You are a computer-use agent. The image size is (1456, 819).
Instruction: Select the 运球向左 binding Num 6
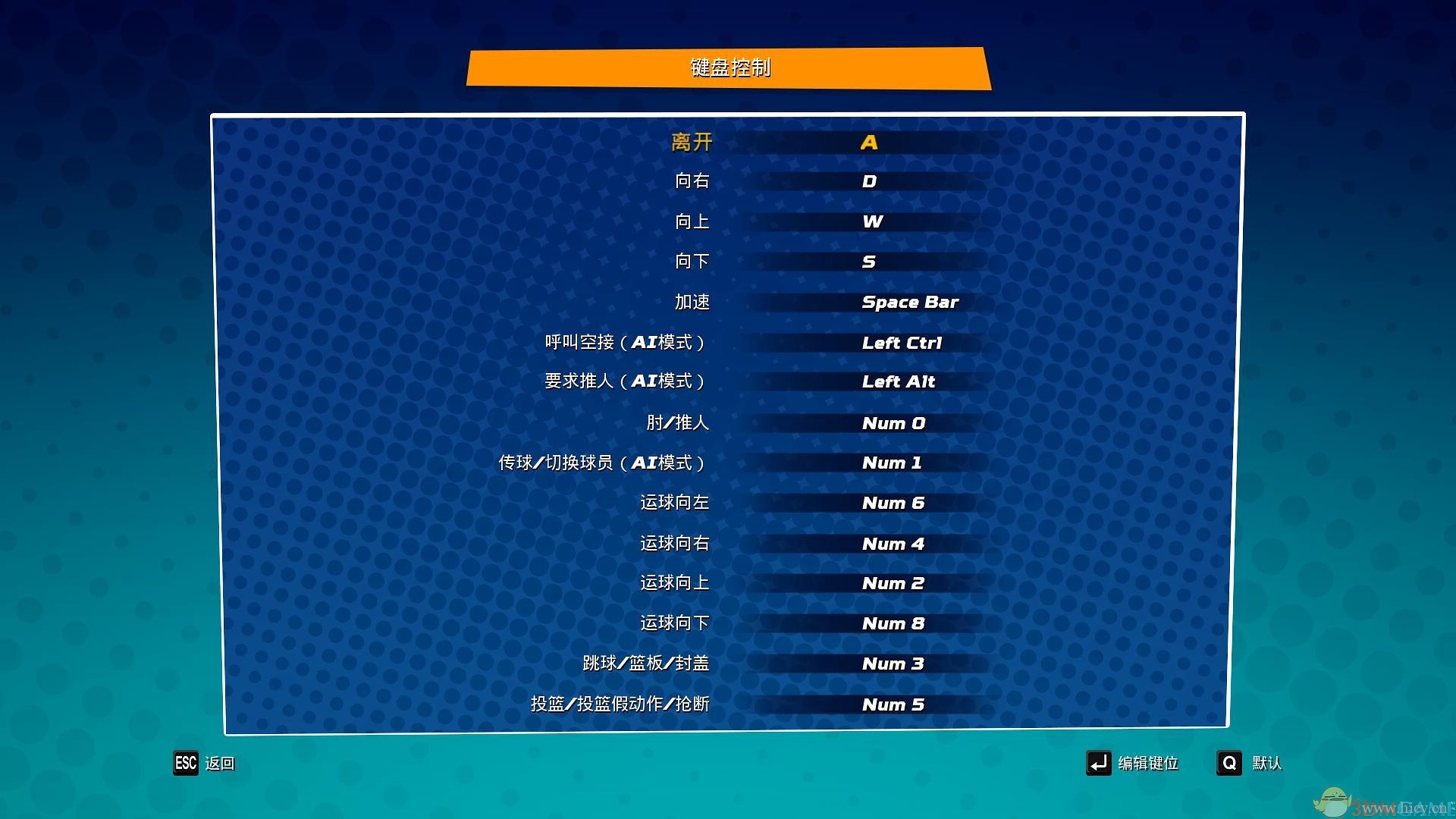click(893, 502)
